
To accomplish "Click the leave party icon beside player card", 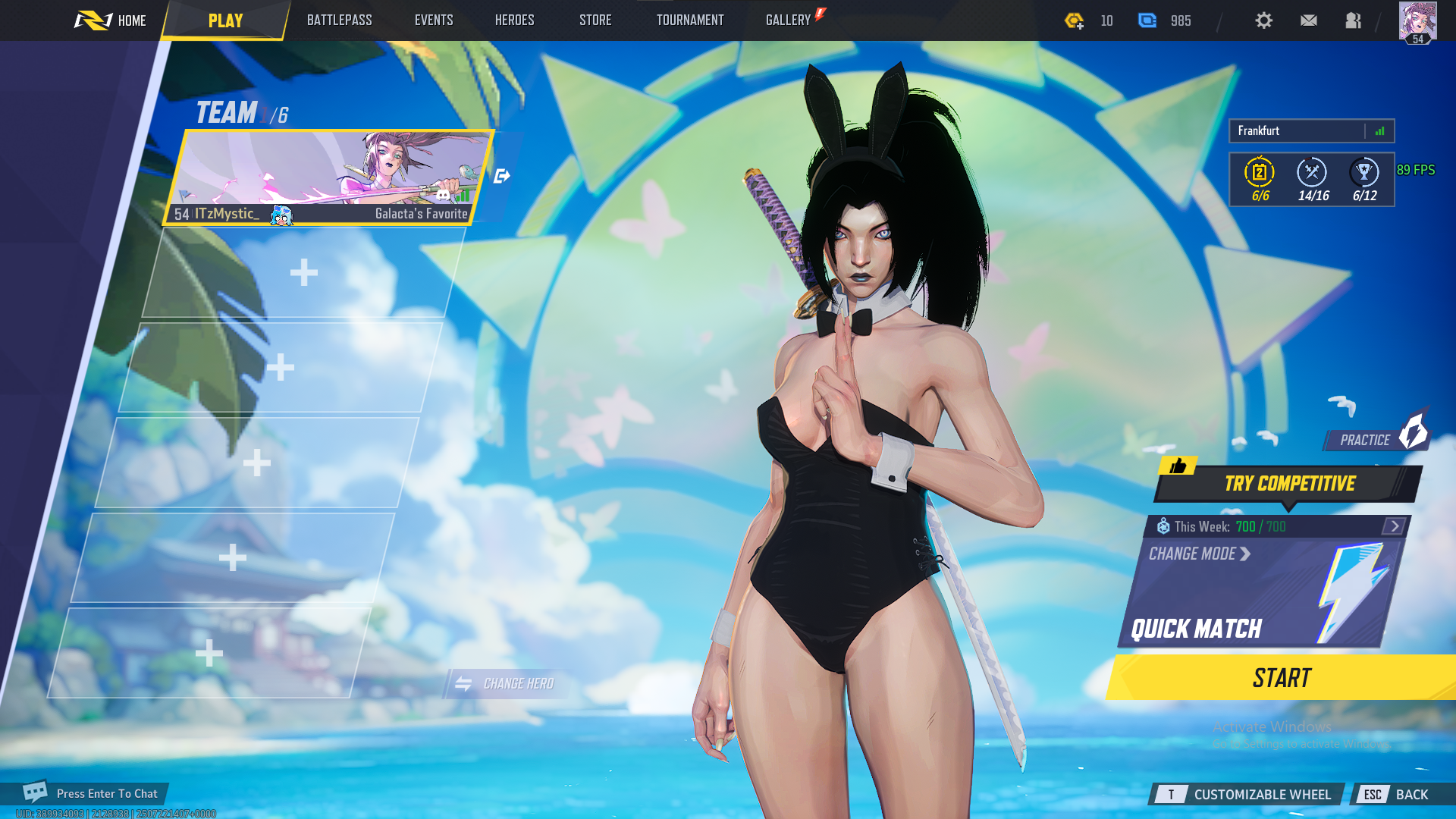I will coord(501,175).
